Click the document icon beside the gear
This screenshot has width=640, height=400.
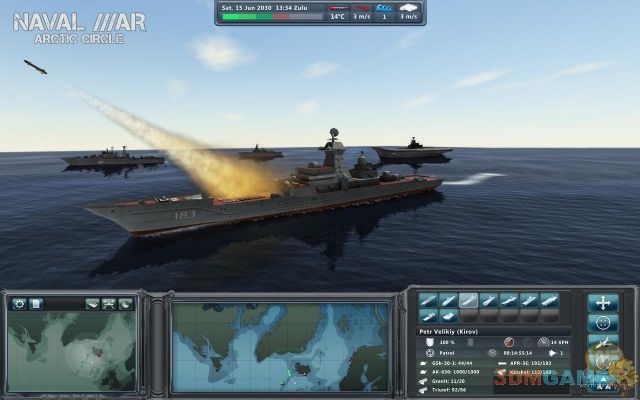tap(35, 303)
